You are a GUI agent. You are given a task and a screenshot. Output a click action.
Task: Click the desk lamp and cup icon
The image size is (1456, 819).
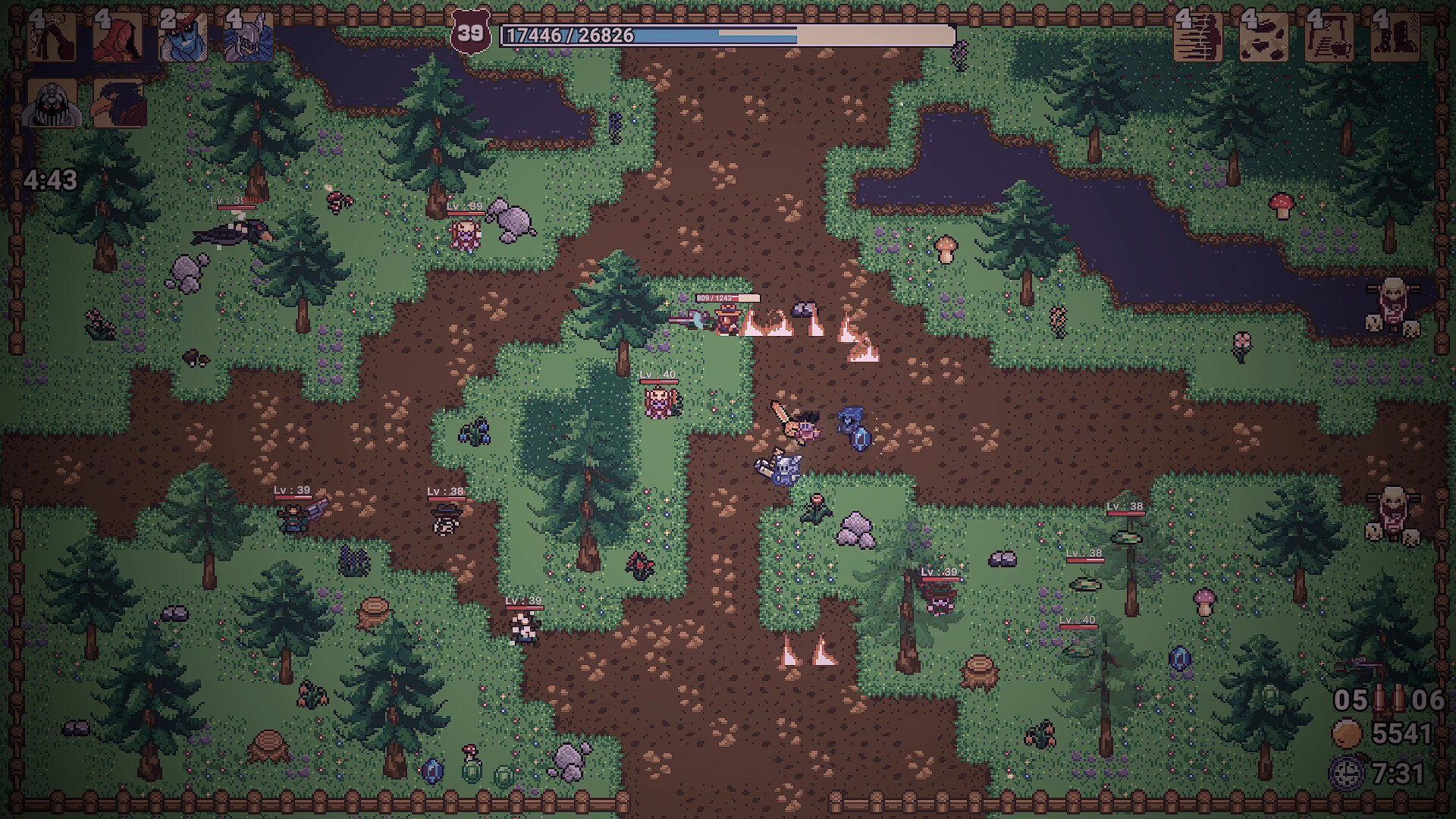1329,36
